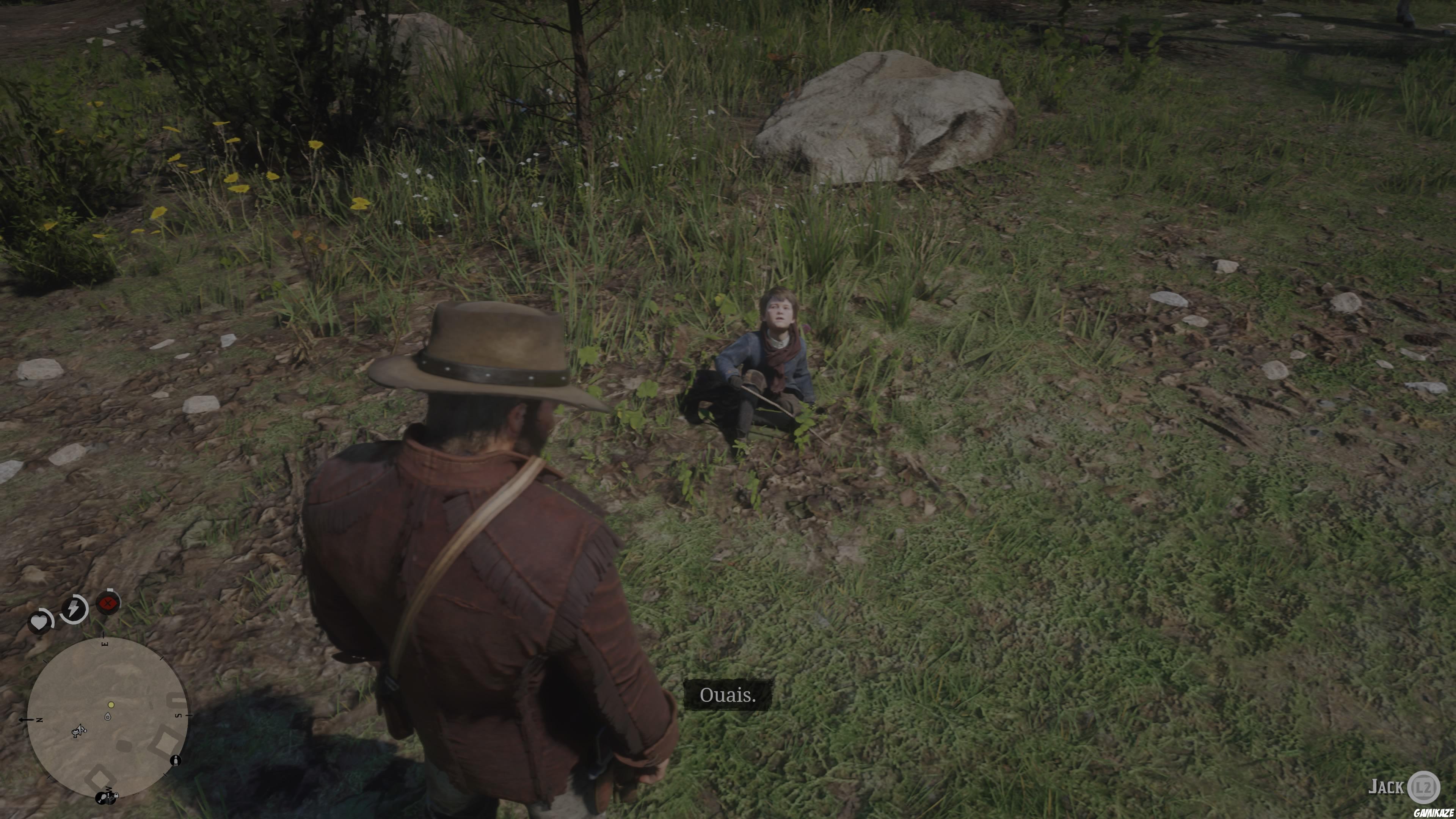Viewport: 1456px width, 819px height.
Task: Click the health core heart icon
Action: tap(40, 622)
